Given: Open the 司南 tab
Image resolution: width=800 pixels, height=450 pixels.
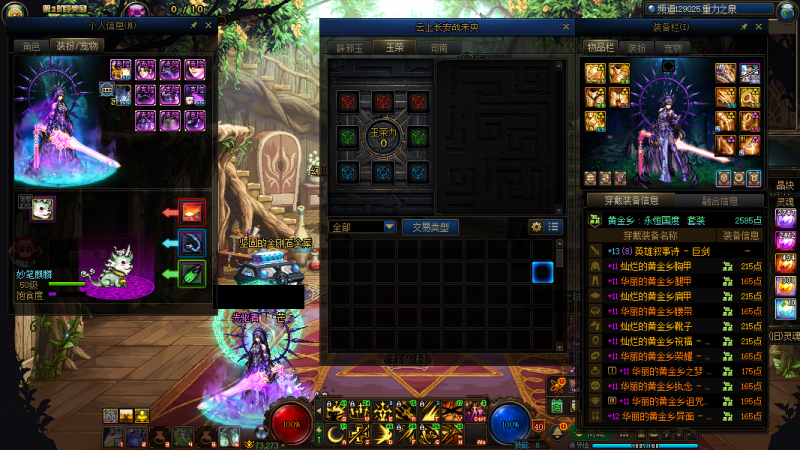Looking at the screenshot, I should pyautogui.click(x=438, y=47).
